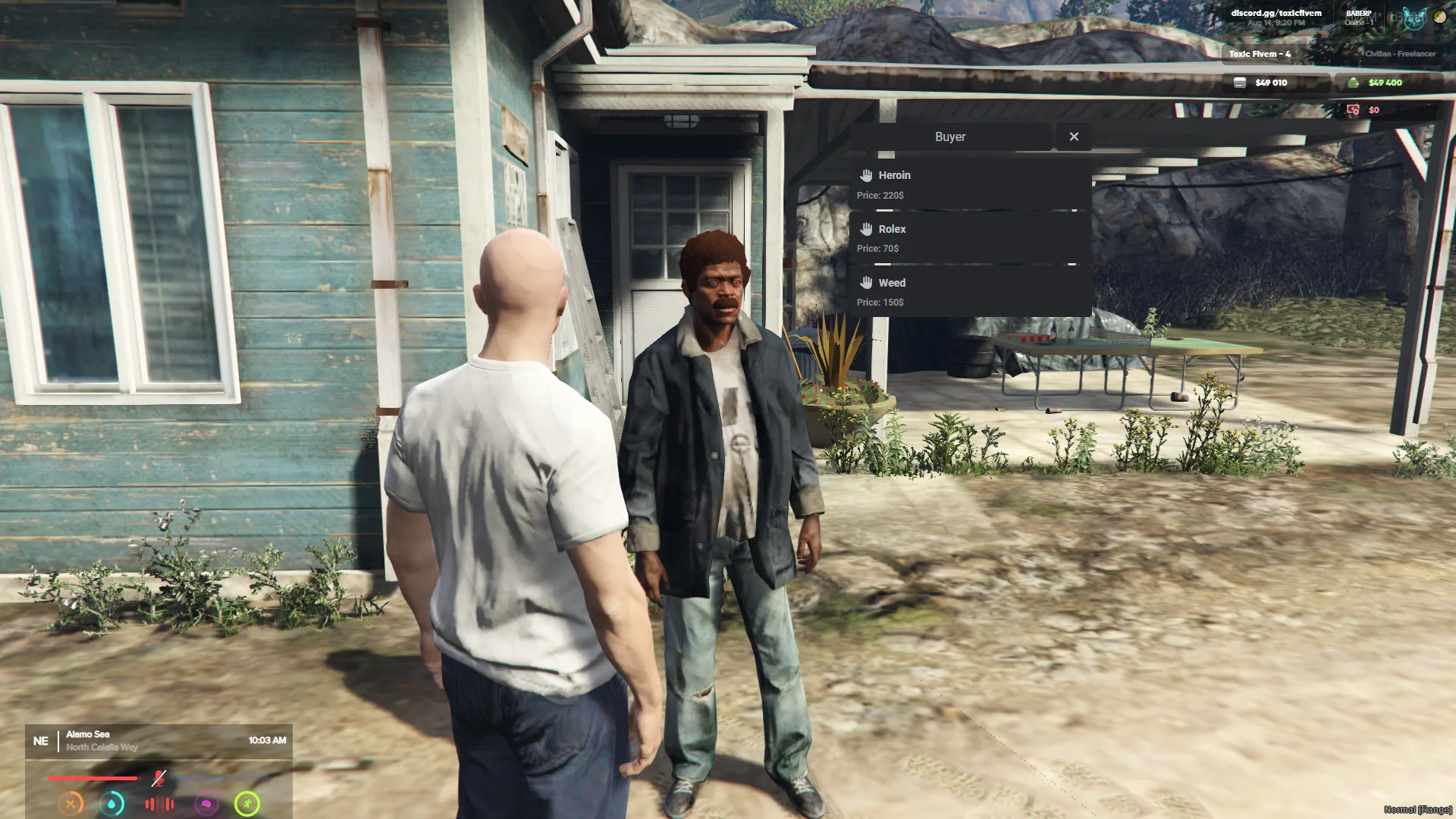Select the Weed entry priced 150$
1456x819 pixels.
pyautogui.click(x=969, y=292)
